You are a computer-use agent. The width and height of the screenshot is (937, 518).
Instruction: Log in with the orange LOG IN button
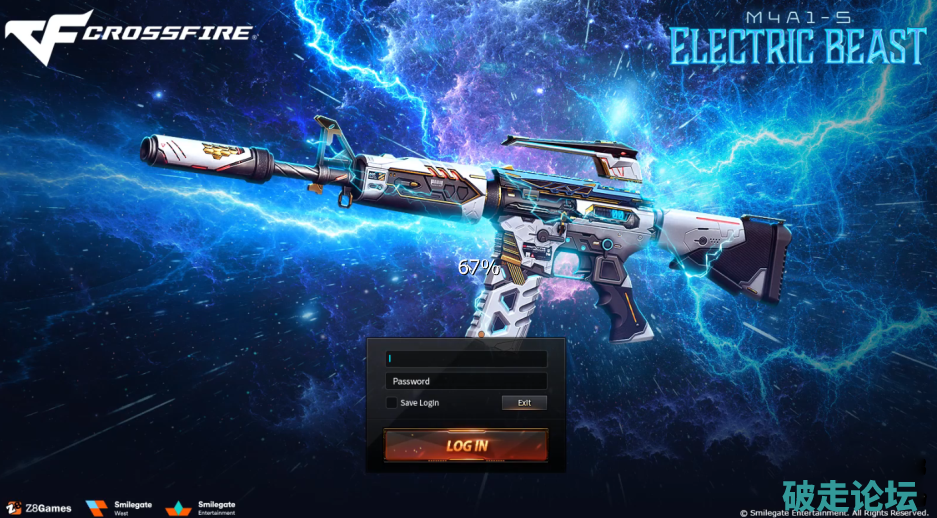[x=466, y=445]
